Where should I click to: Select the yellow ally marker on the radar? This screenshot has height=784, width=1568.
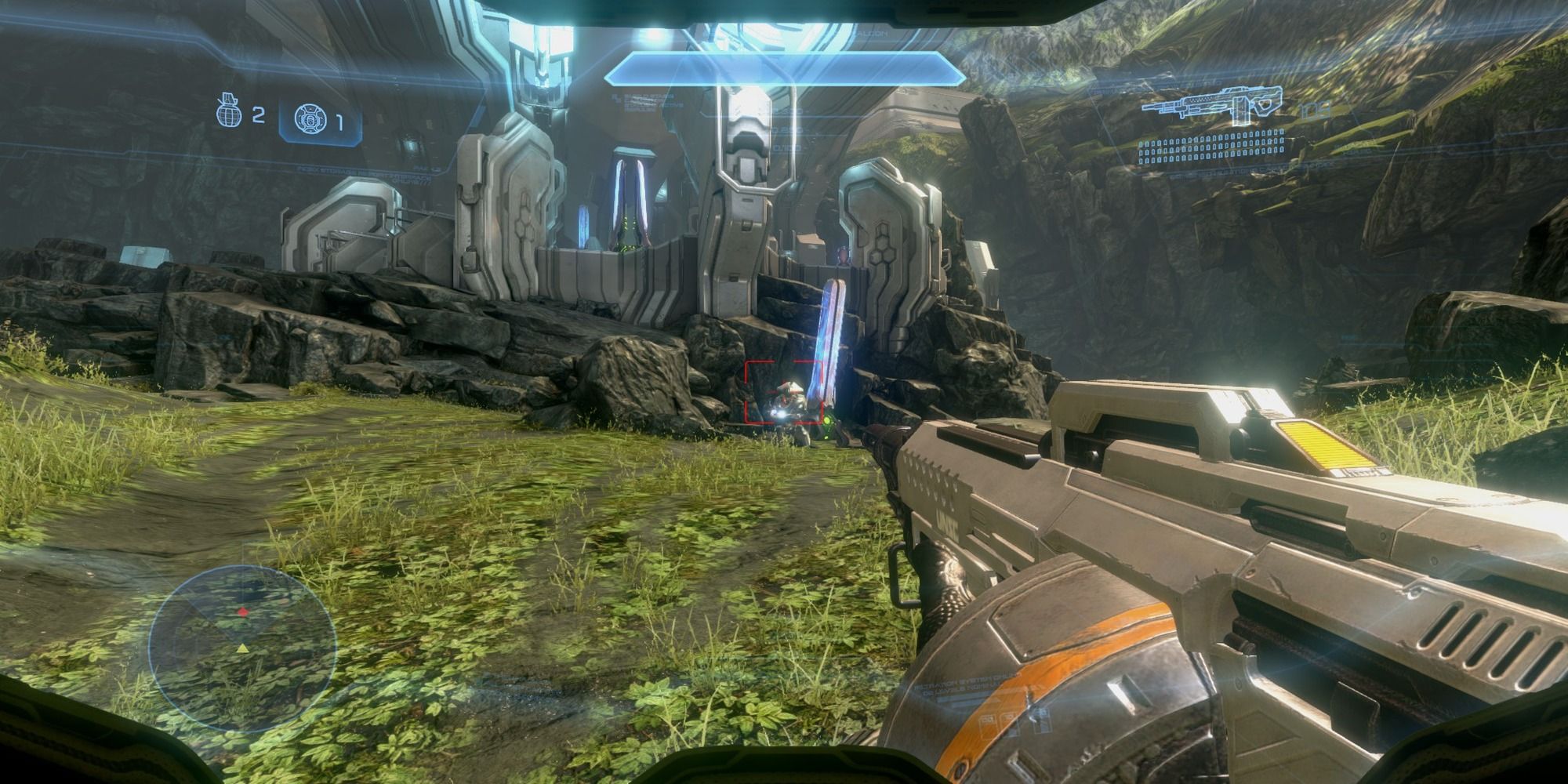click(243, 649)
